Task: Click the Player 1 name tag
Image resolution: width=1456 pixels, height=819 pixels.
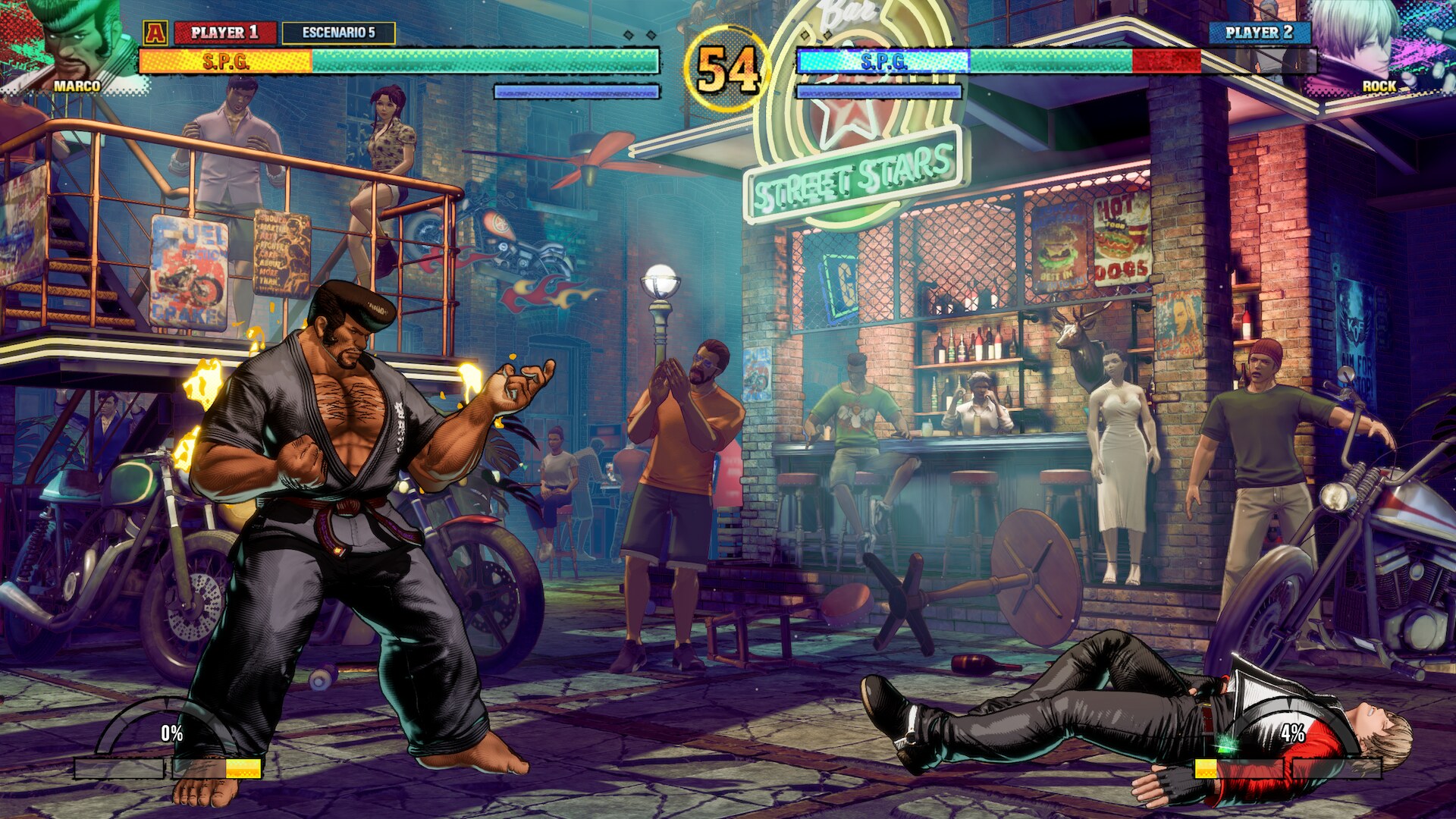Action: coord(224,33)
